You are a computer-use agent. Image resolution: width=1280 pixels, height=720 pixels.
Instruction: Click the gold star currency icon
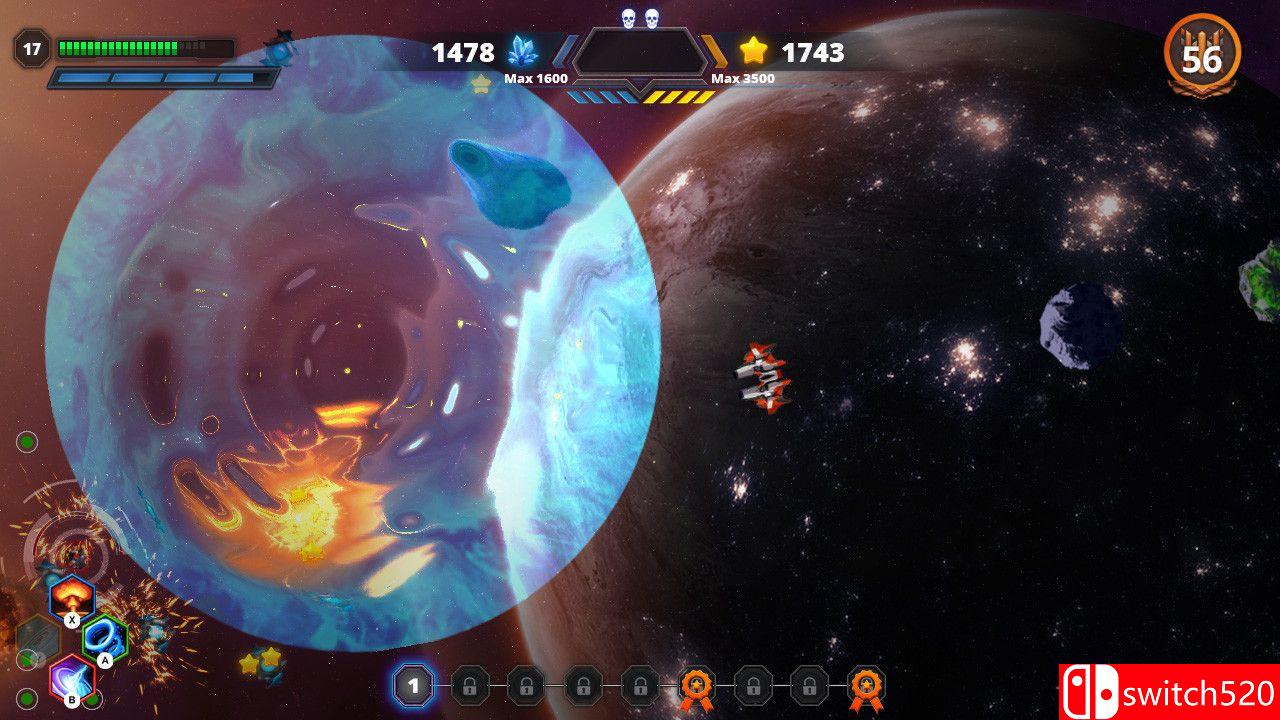(x=753, y=51)
